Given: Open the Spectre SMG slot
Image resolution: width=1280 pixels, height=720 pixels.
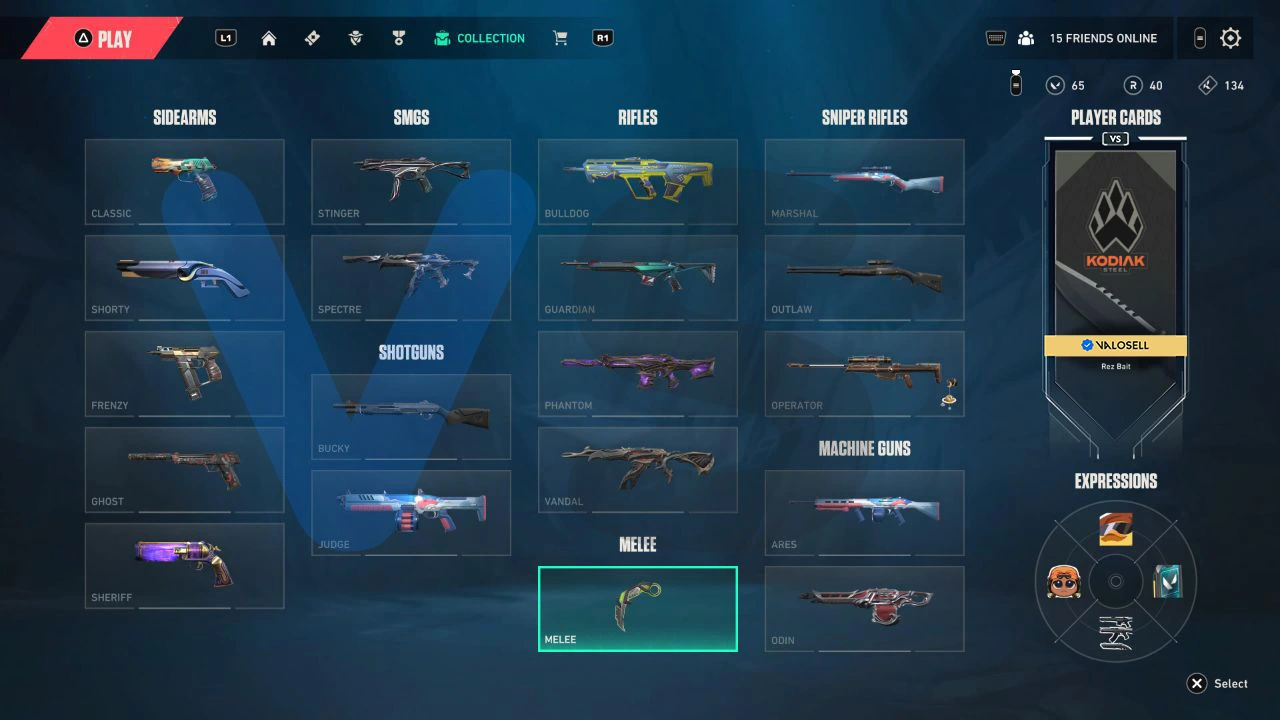Looking at the screenshot, I should [x=411, y=277].
